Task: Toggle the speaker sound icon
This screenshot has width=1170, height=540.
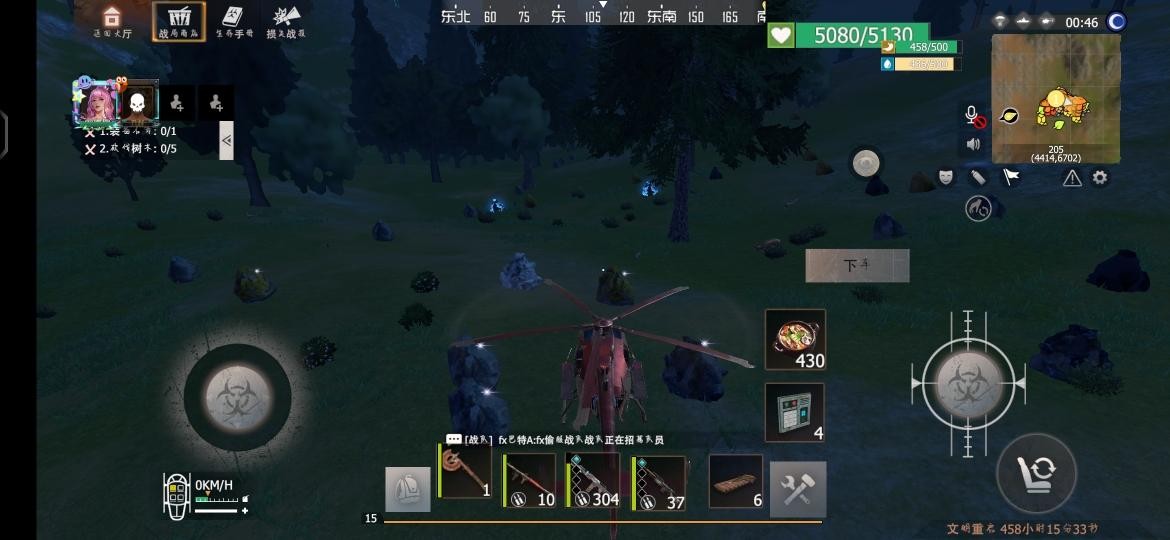Action: click(972, 144)
